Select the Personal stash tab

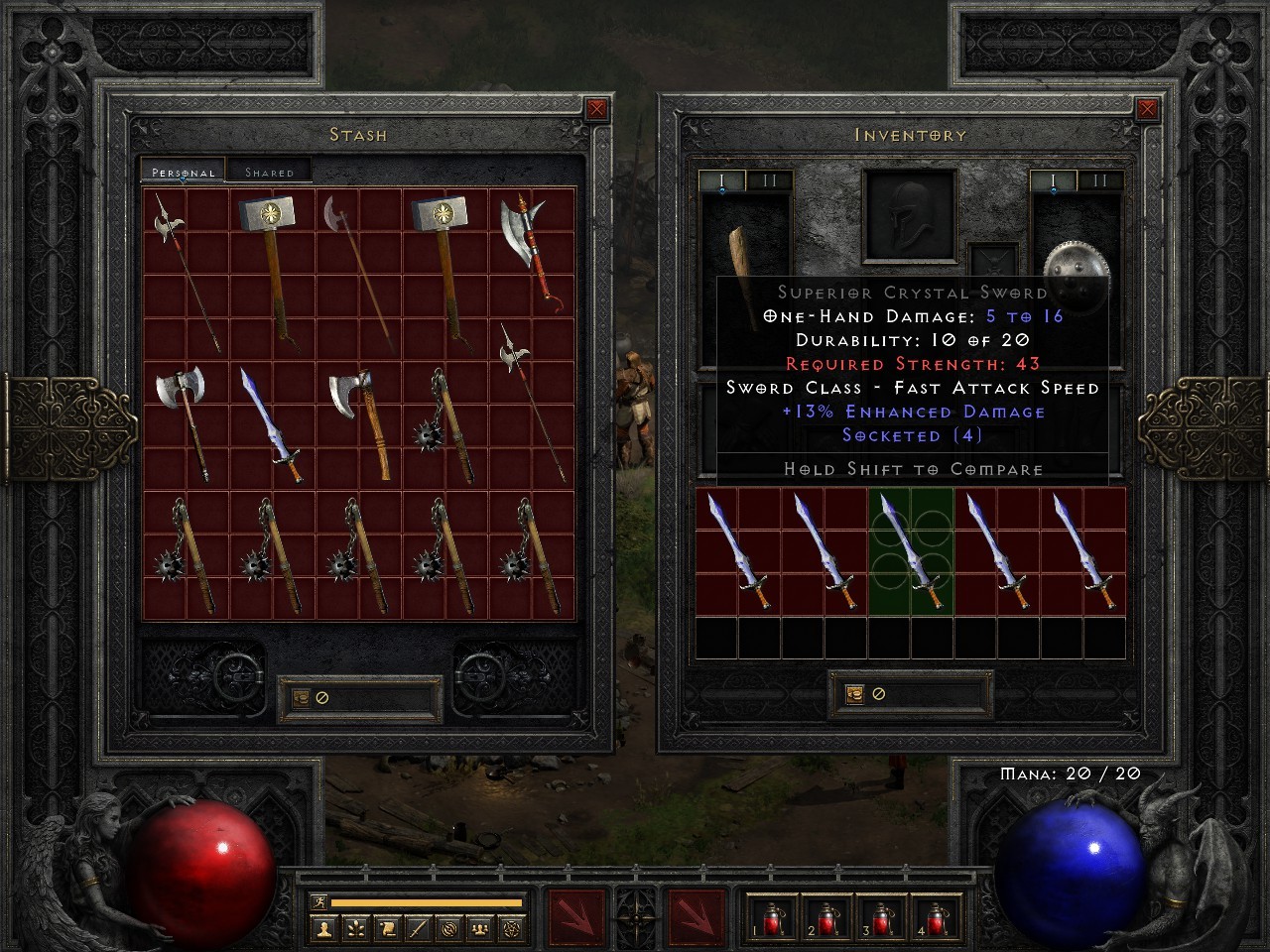tap(182, 171)
